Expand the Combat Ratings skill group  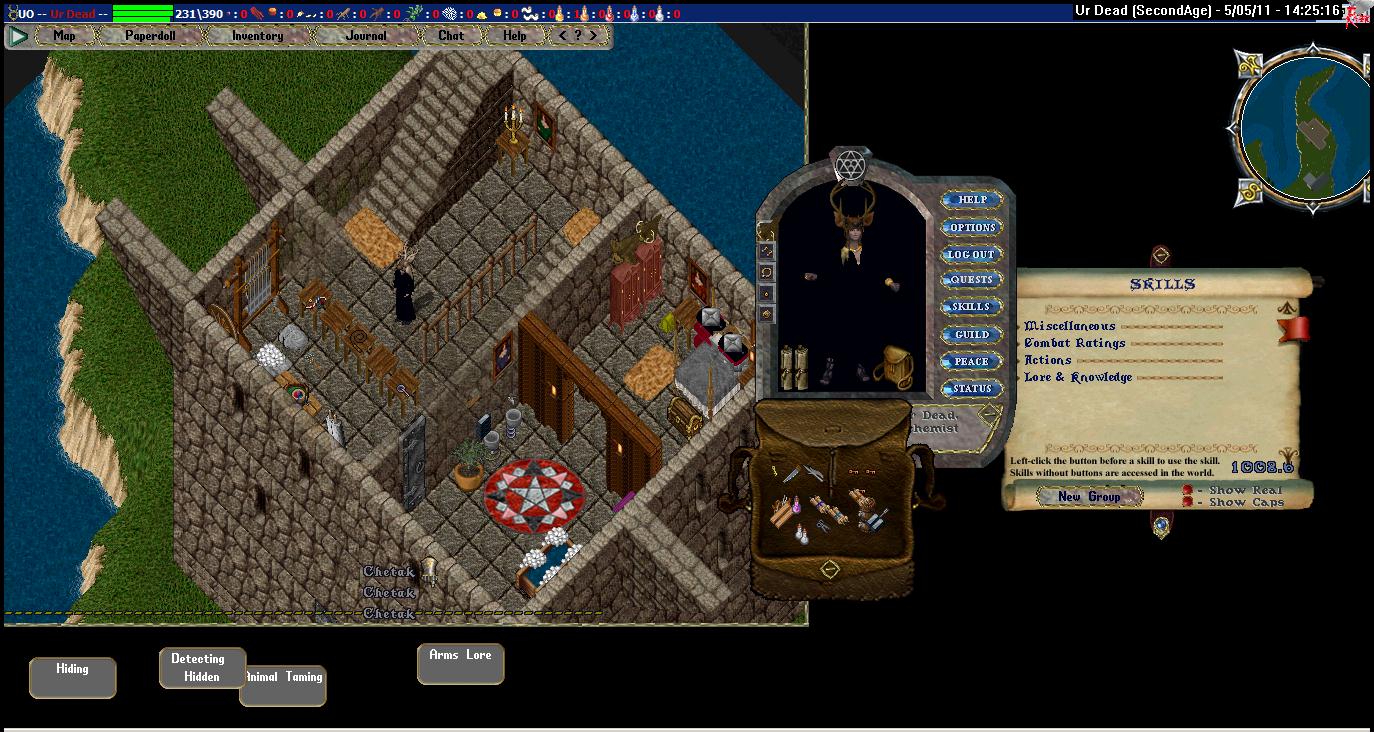coord(1075,343)
